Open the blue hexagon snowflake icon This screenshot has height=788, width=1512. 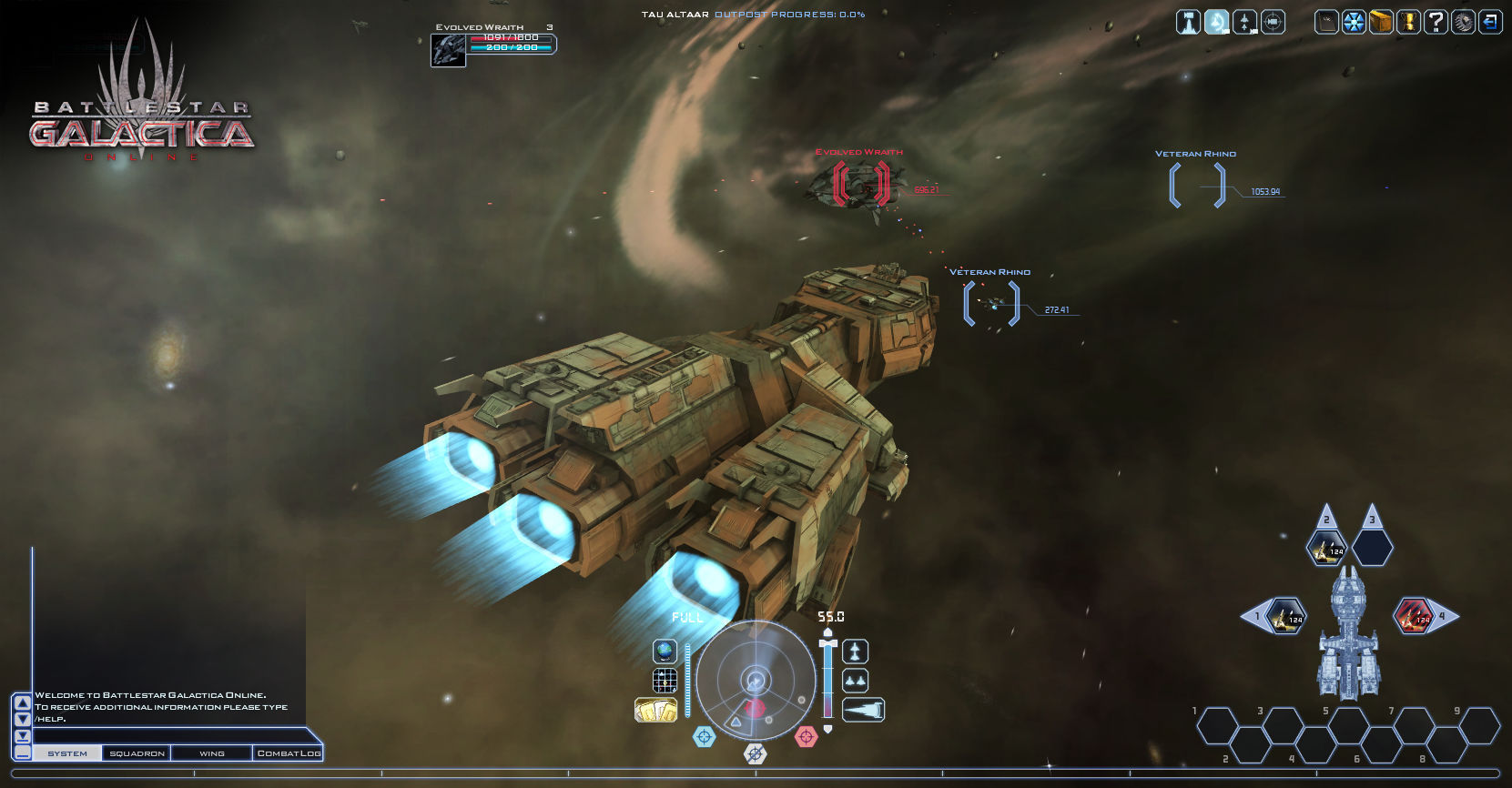click(x=1355, y=22)
